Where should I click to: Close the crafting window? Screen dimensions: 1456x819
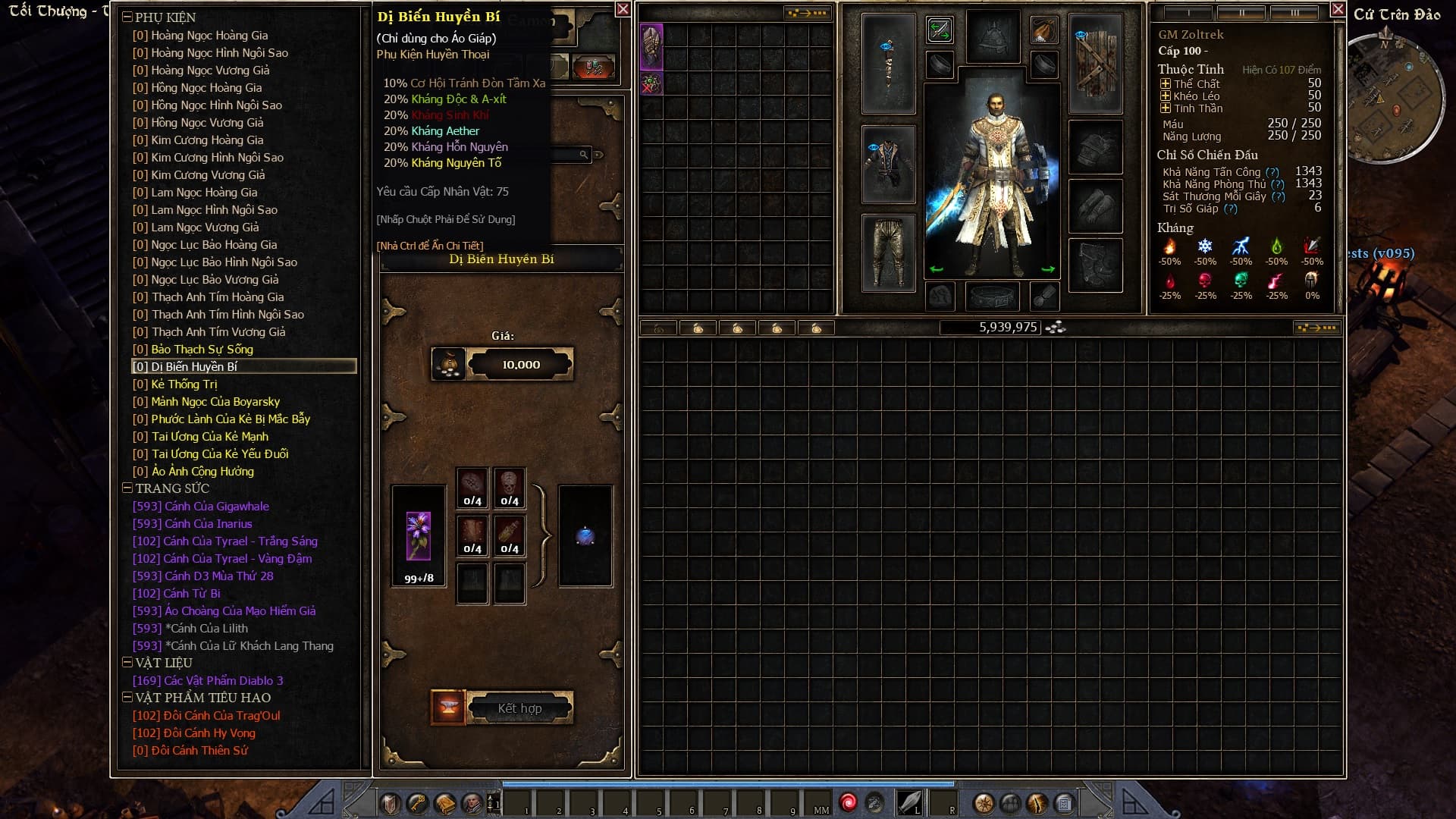tap(623, 9)
